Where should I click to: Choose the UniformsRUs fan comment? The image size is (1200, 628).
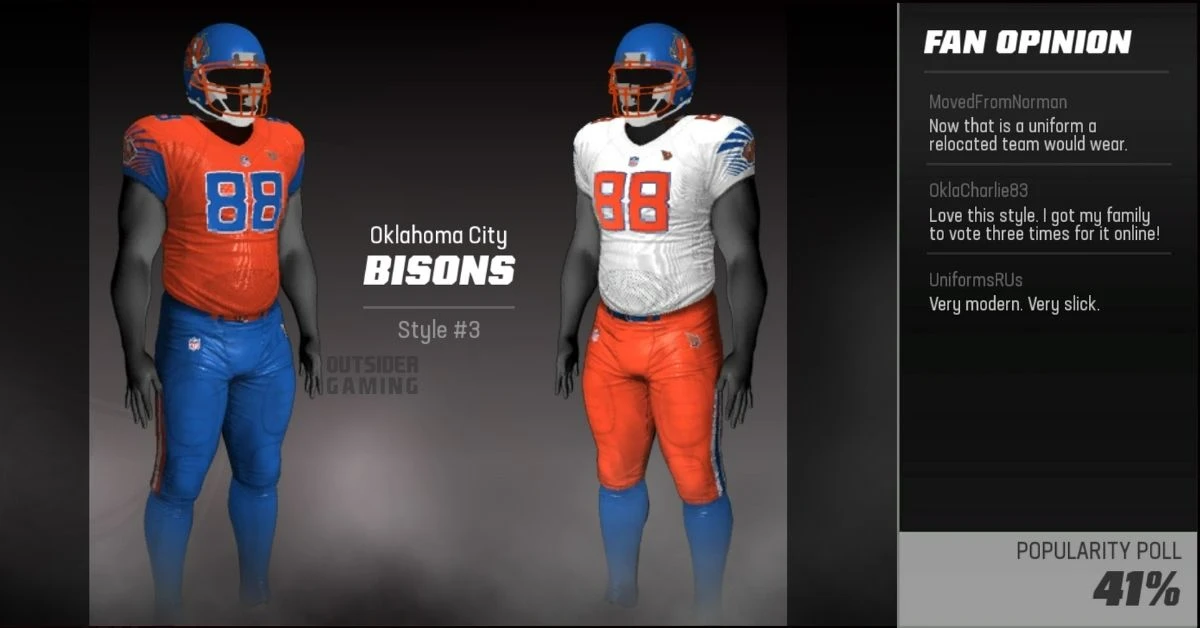(1045, 292)
